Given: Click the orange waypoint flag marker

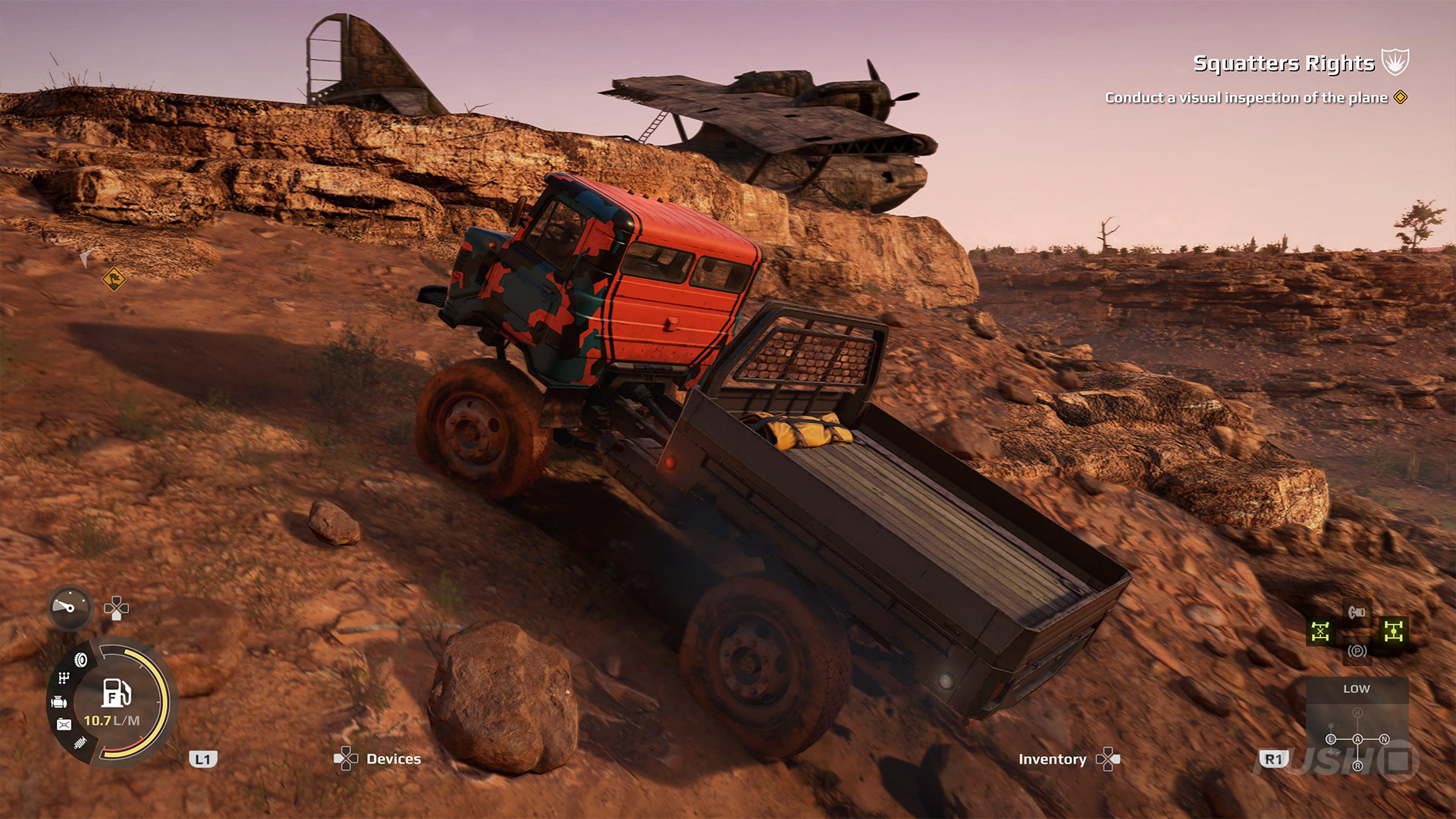Looking at the screenshot, I should 114,279.
